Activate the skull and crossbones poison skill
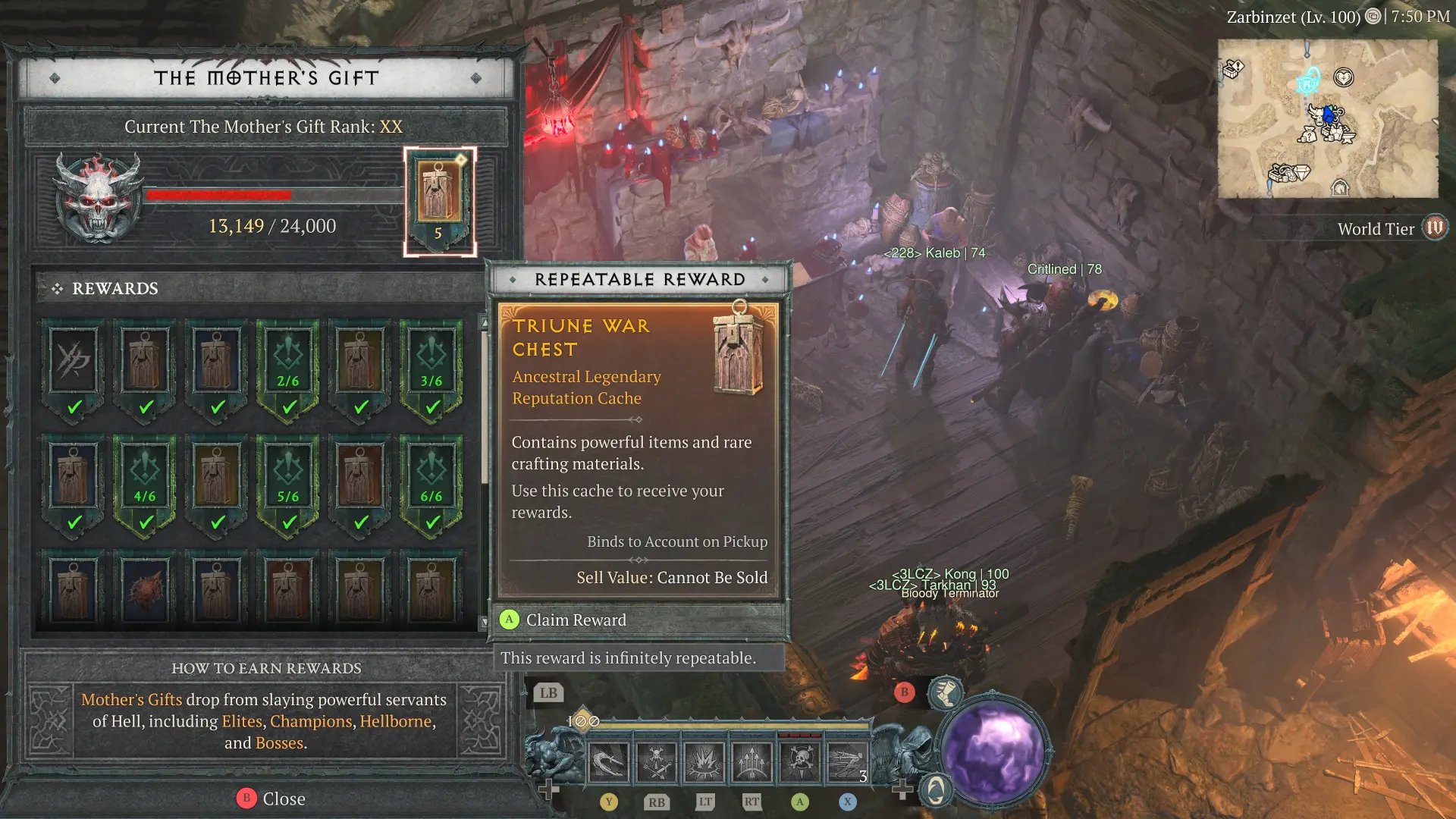This screenshot has width=1456, height=819. 799,762
